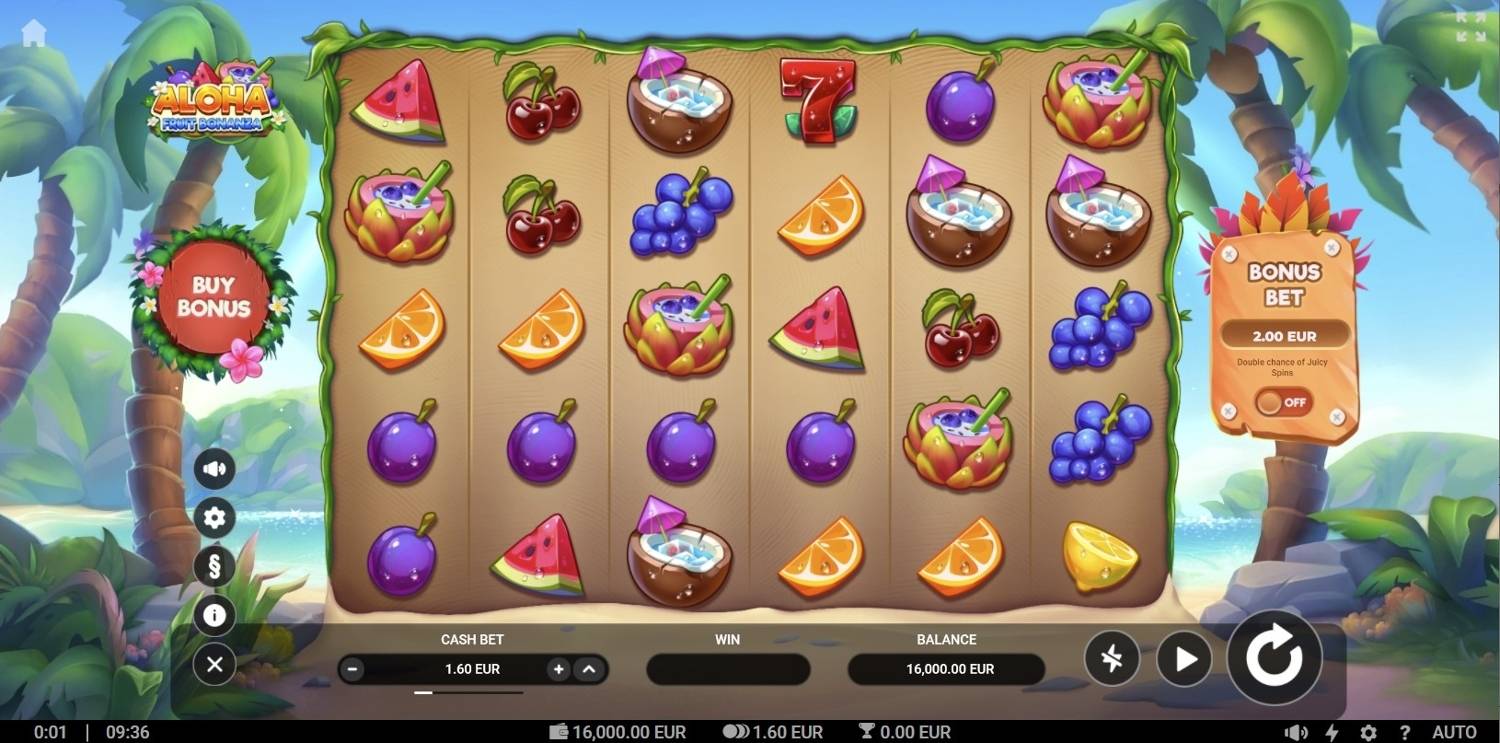Mute the game sound via speaker icon
The height and width of the screenshot is (743, 1500).
214,467
